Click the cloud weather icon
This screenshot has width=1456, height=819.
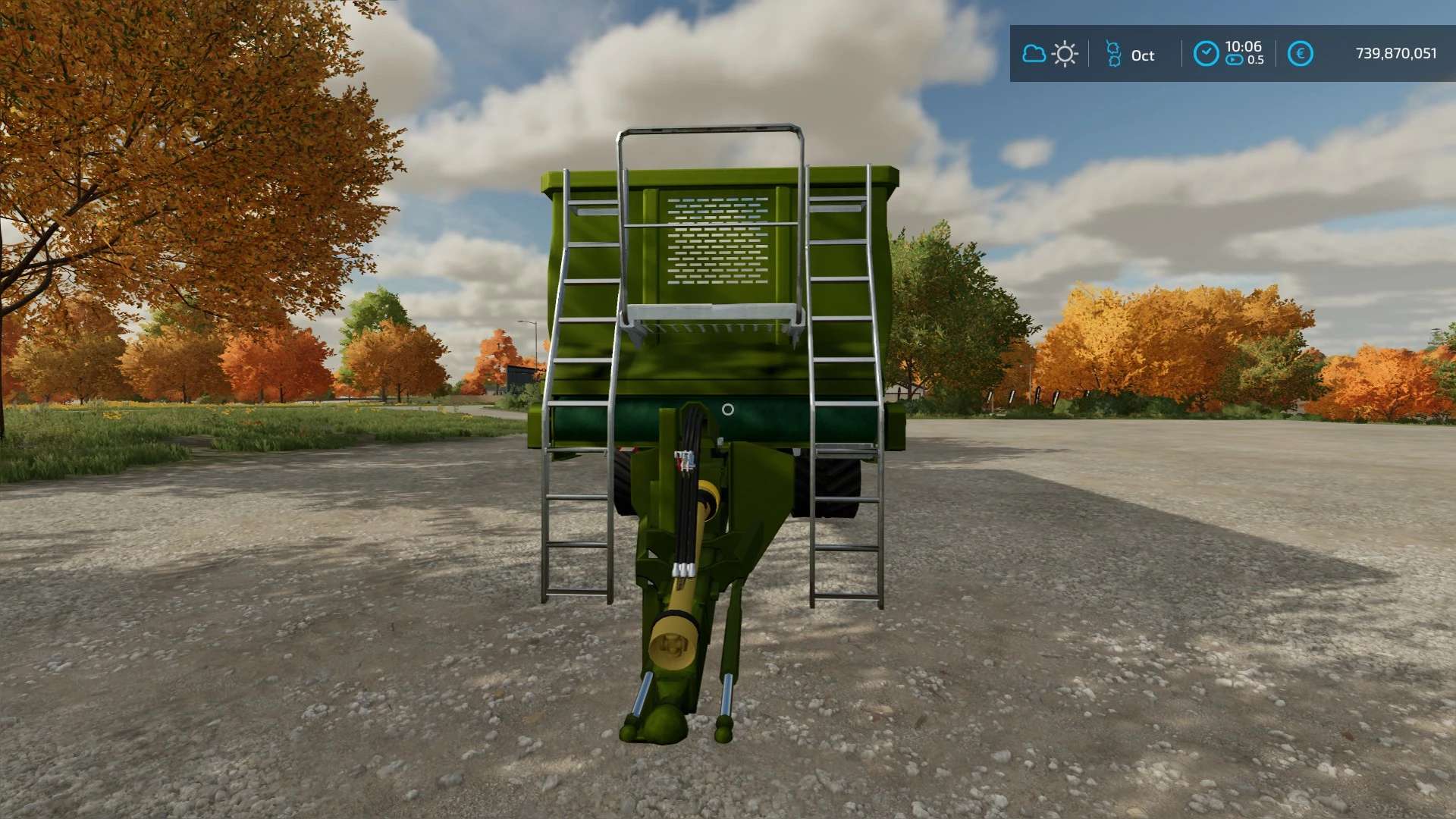pyautogui.click(x=1034, y=54)
